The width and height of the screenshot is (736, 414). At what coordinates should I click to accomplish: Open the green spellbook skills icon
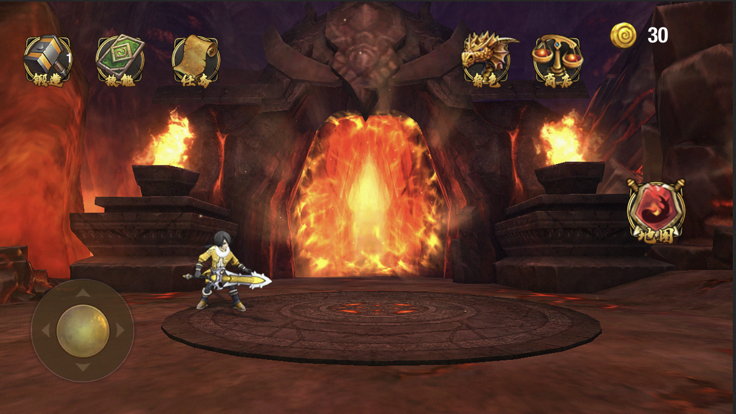[120, 58]
